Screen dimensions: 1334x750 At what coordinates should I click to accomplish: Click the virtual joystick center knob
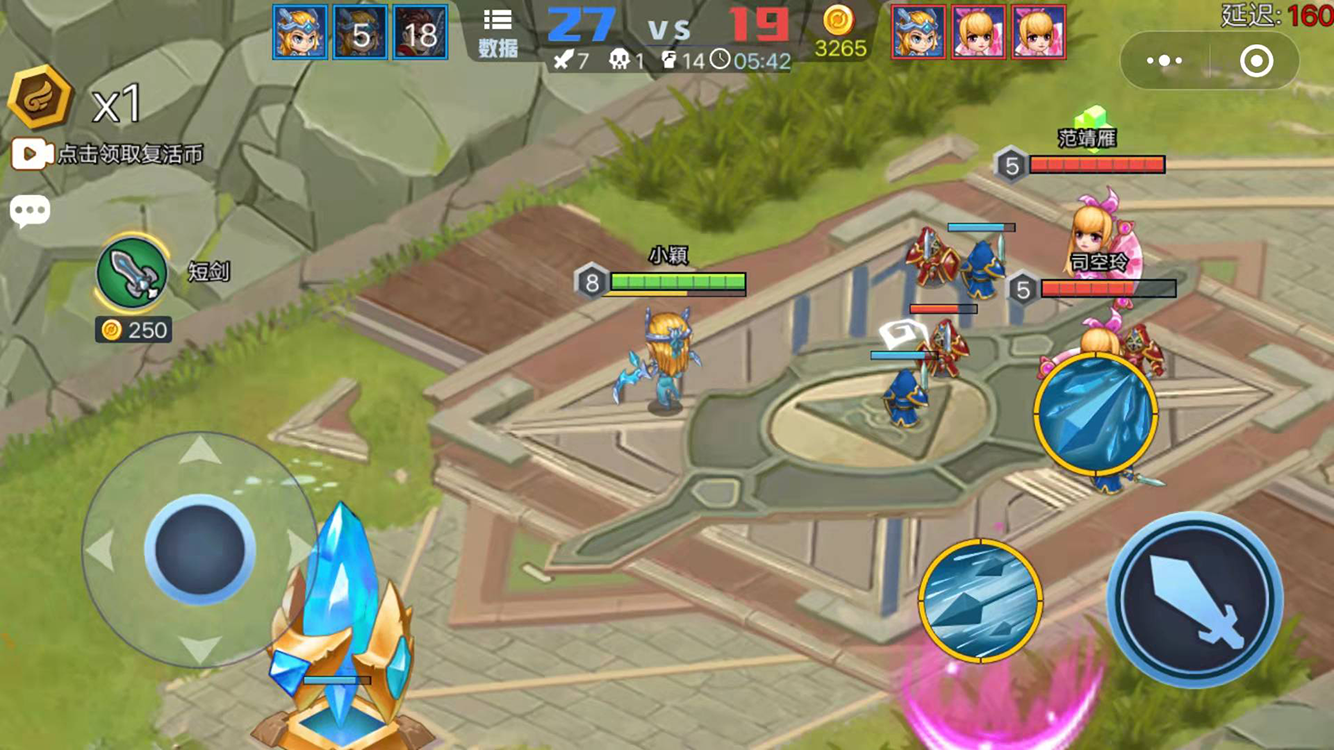[x=200, y=549]
